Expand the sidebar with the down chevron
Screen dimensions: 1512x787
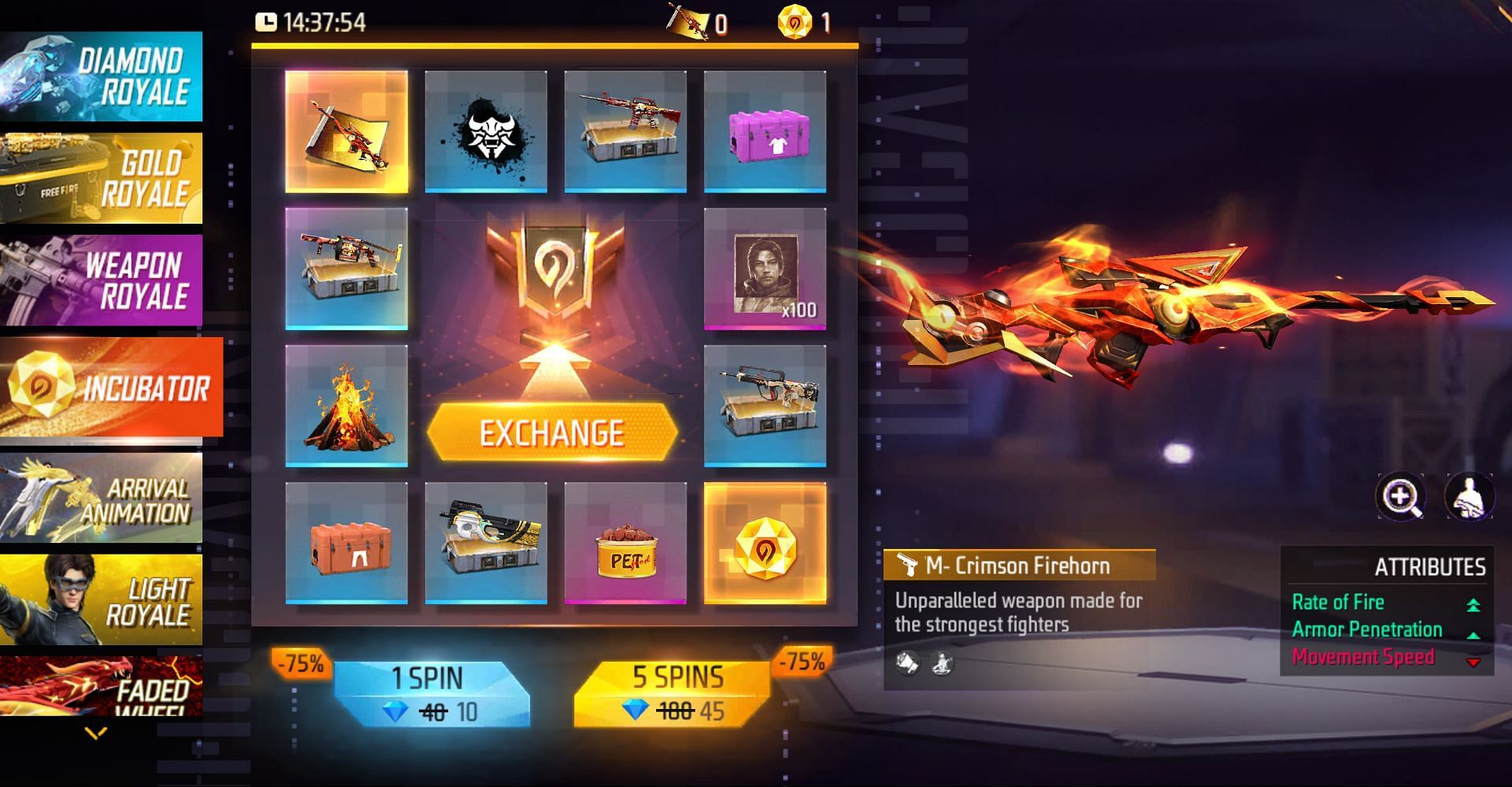coord(96,734)
